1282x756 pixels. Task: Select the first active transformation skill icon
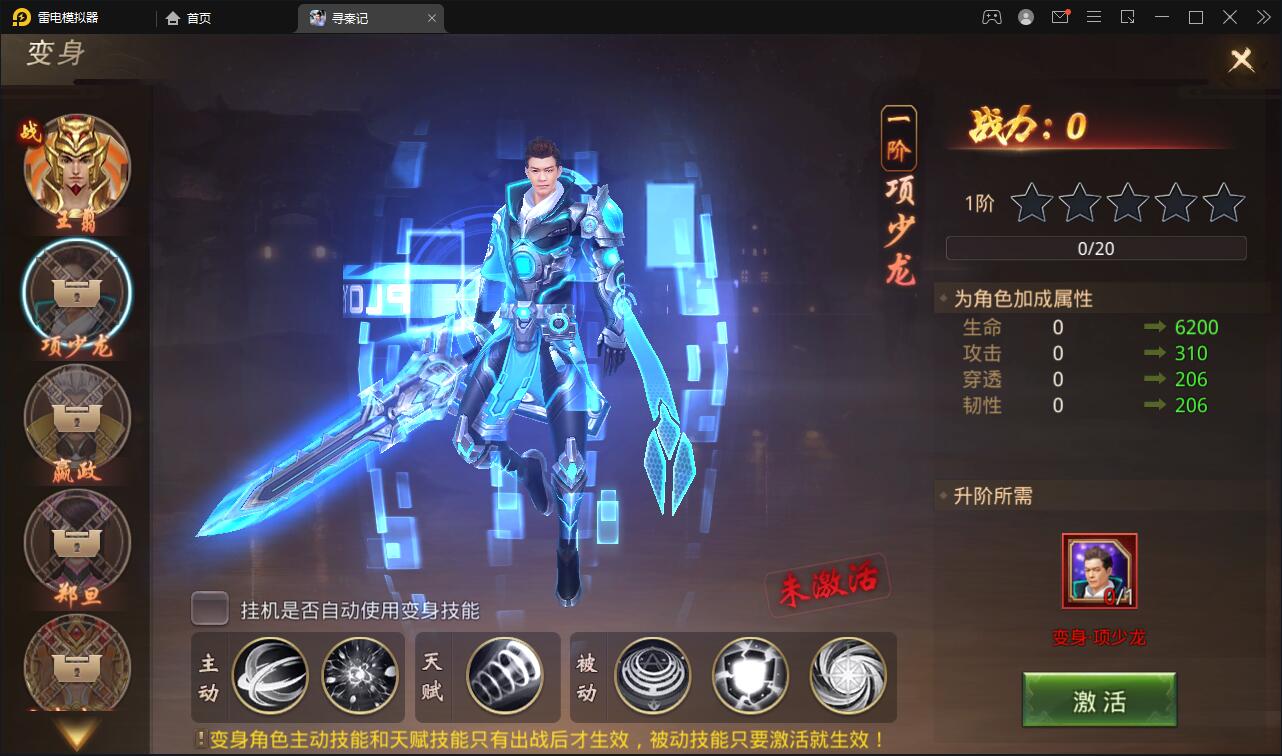coord(271,677)
